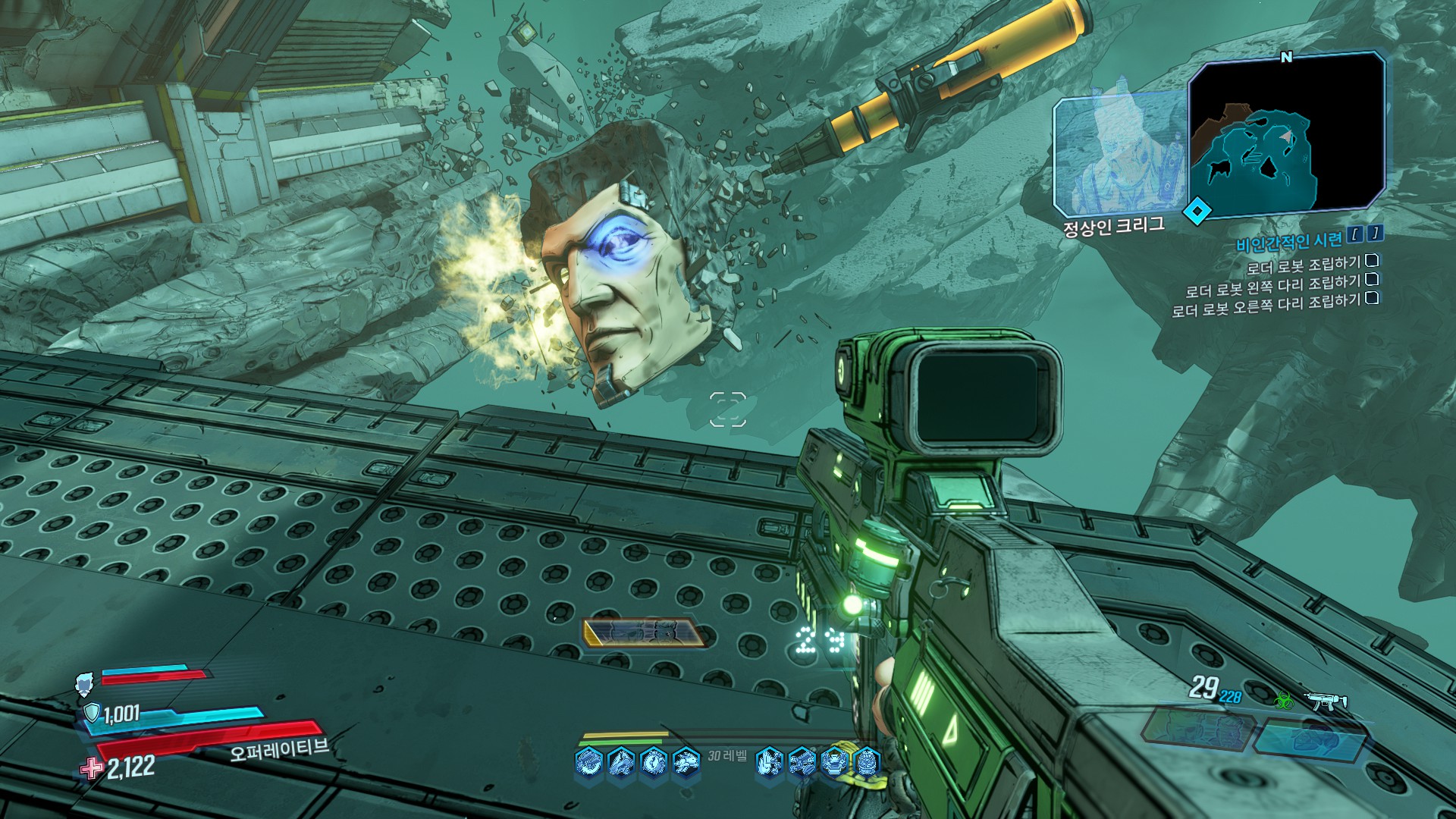The image size is (1456, 819).
Task: Click the diamond mission waypoint marker
Action: (x=1197, y=212)
